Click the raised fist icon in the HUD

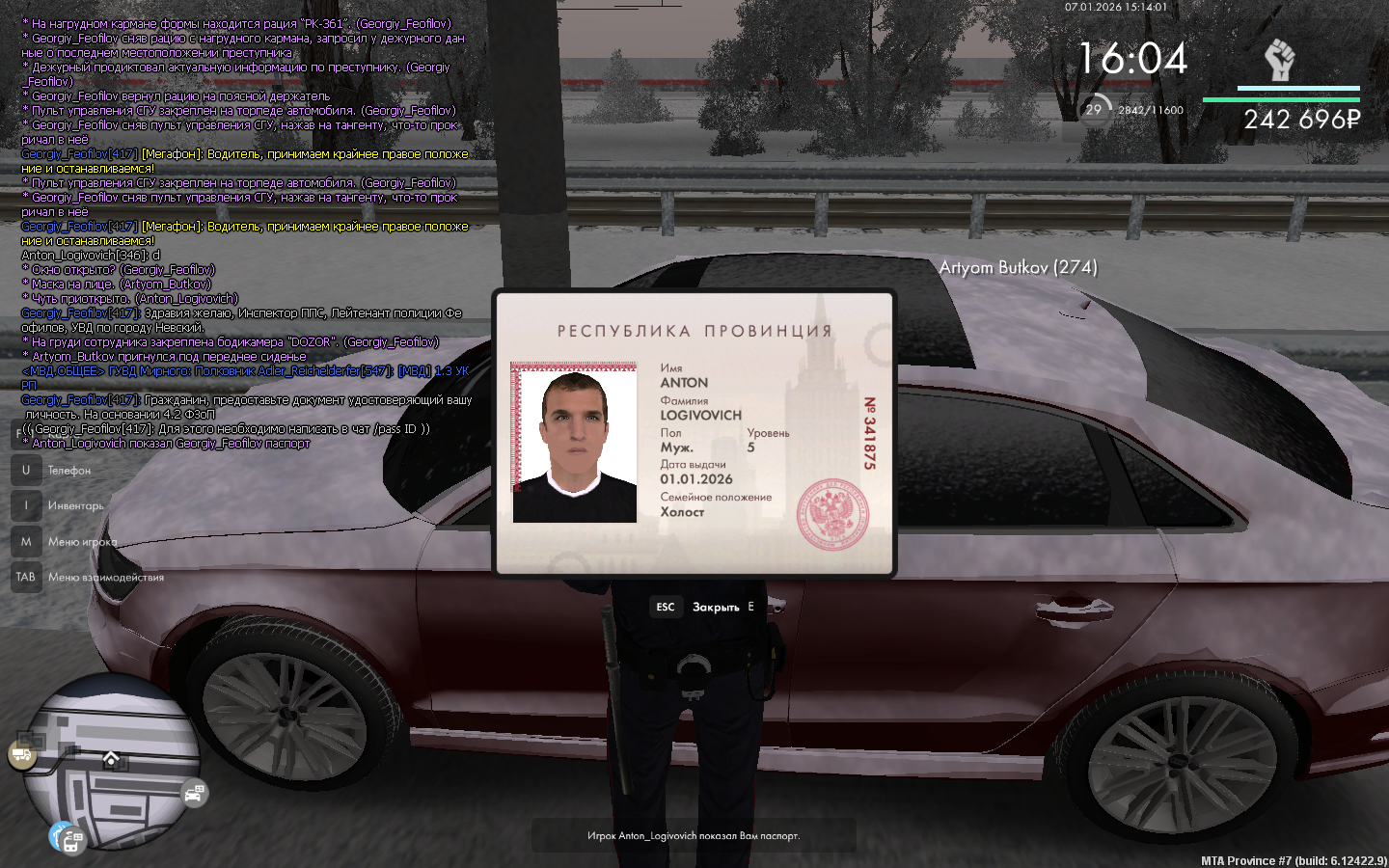click(1279, 61)
